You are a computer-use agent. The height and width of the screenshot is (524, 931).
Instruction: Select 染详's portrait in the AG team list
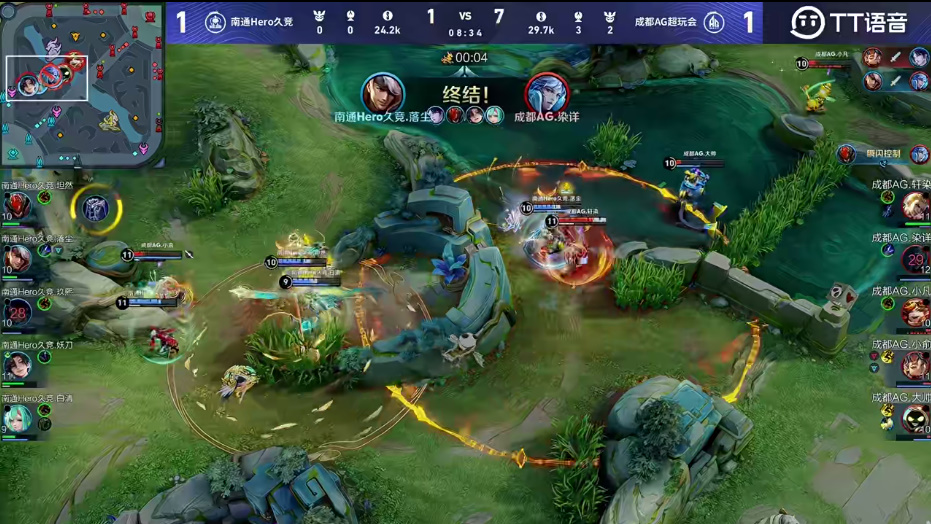coord(914,260)
